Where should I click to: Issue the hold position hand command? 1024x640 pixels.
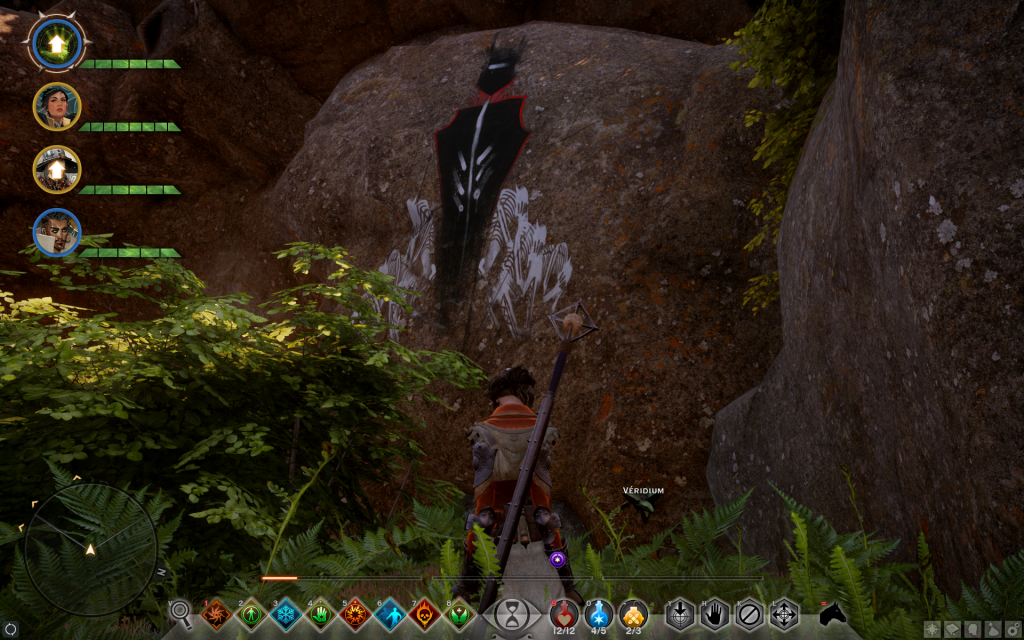pyautogui.click(x=714, y=612)
